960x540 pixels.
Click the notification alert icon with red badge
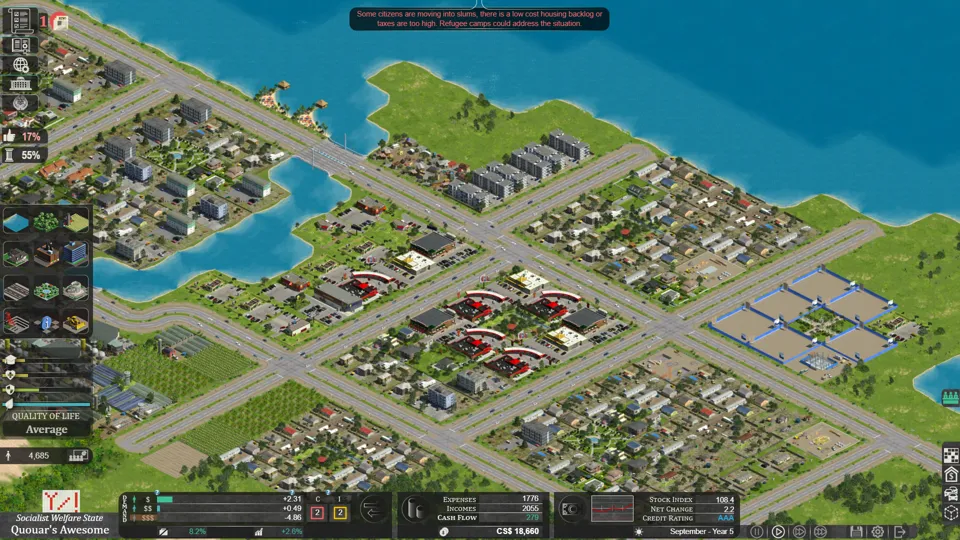59,21
